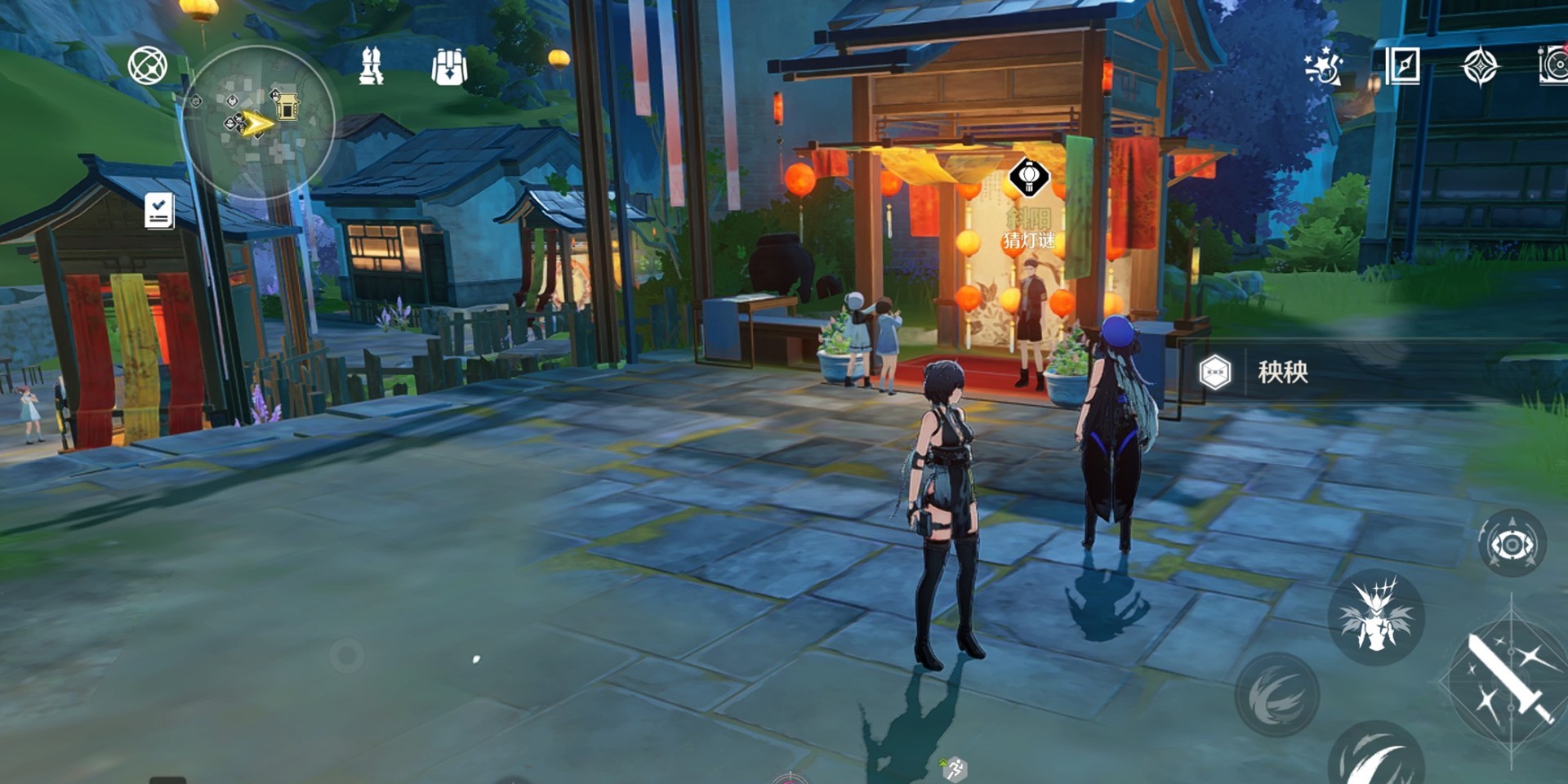Open the resonators character icon

tap(372, 66)
